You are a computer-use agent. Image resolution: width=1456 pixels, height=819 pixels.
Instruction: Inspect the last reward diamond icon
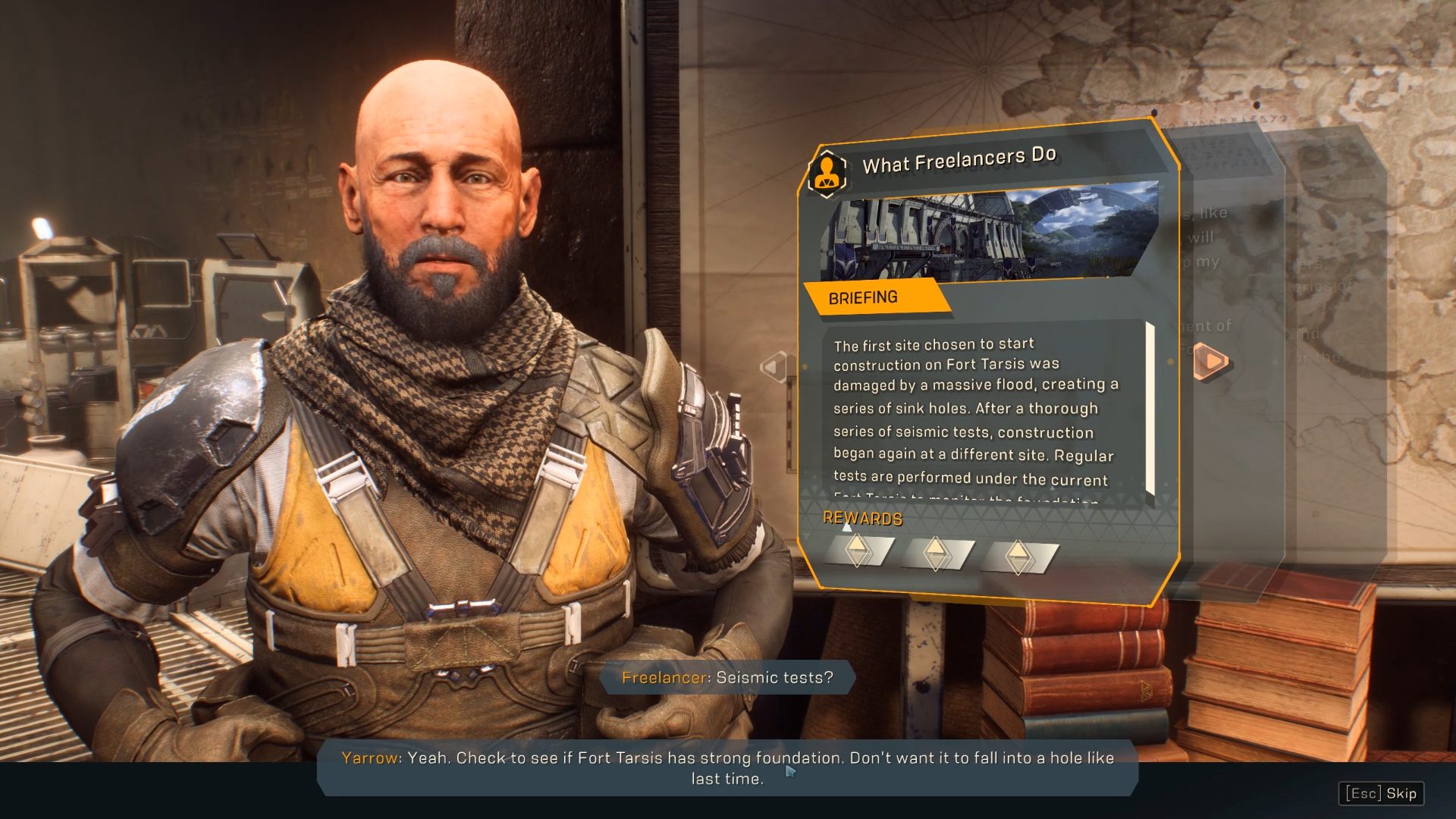point(1018,557)
